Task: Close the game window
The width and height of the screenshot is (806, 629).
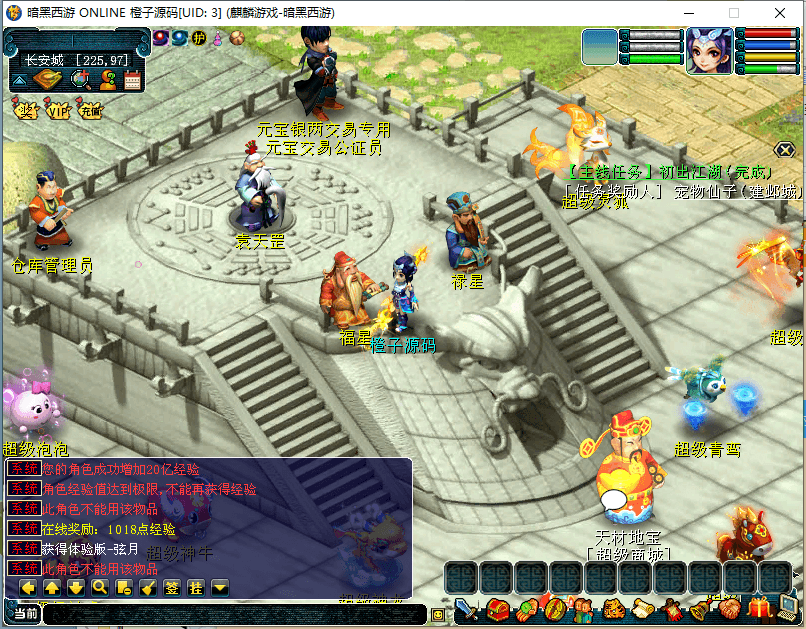Action: point(779,13)
